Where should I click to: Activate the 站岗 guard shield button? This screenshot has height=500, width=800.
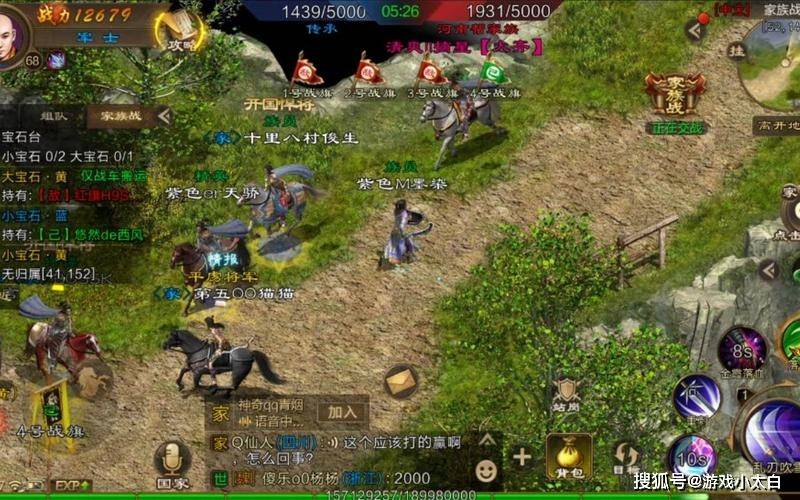[567, 393]
